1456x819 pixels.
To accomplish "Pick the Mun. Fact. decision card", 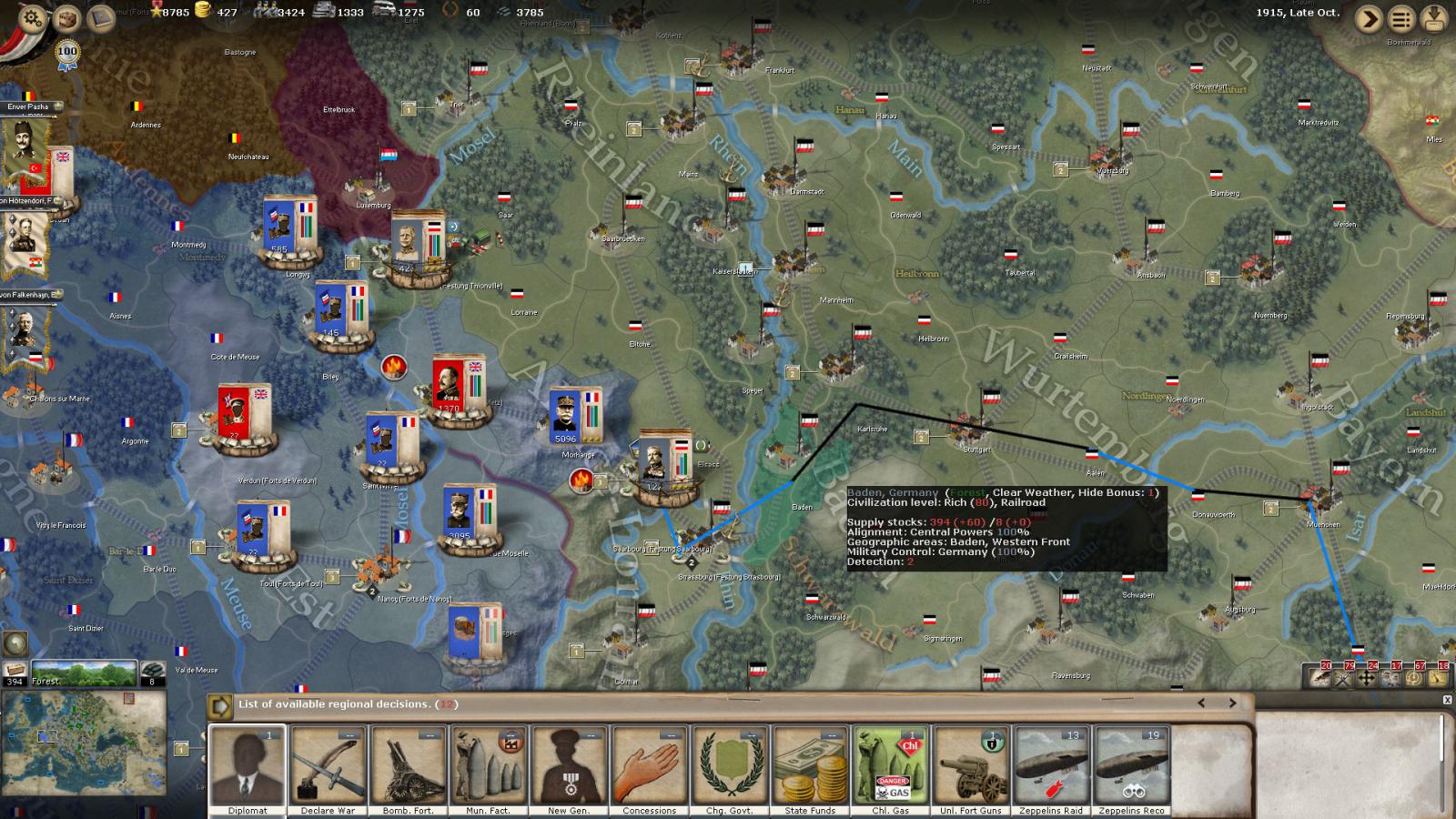I will [x=488, y=770].
